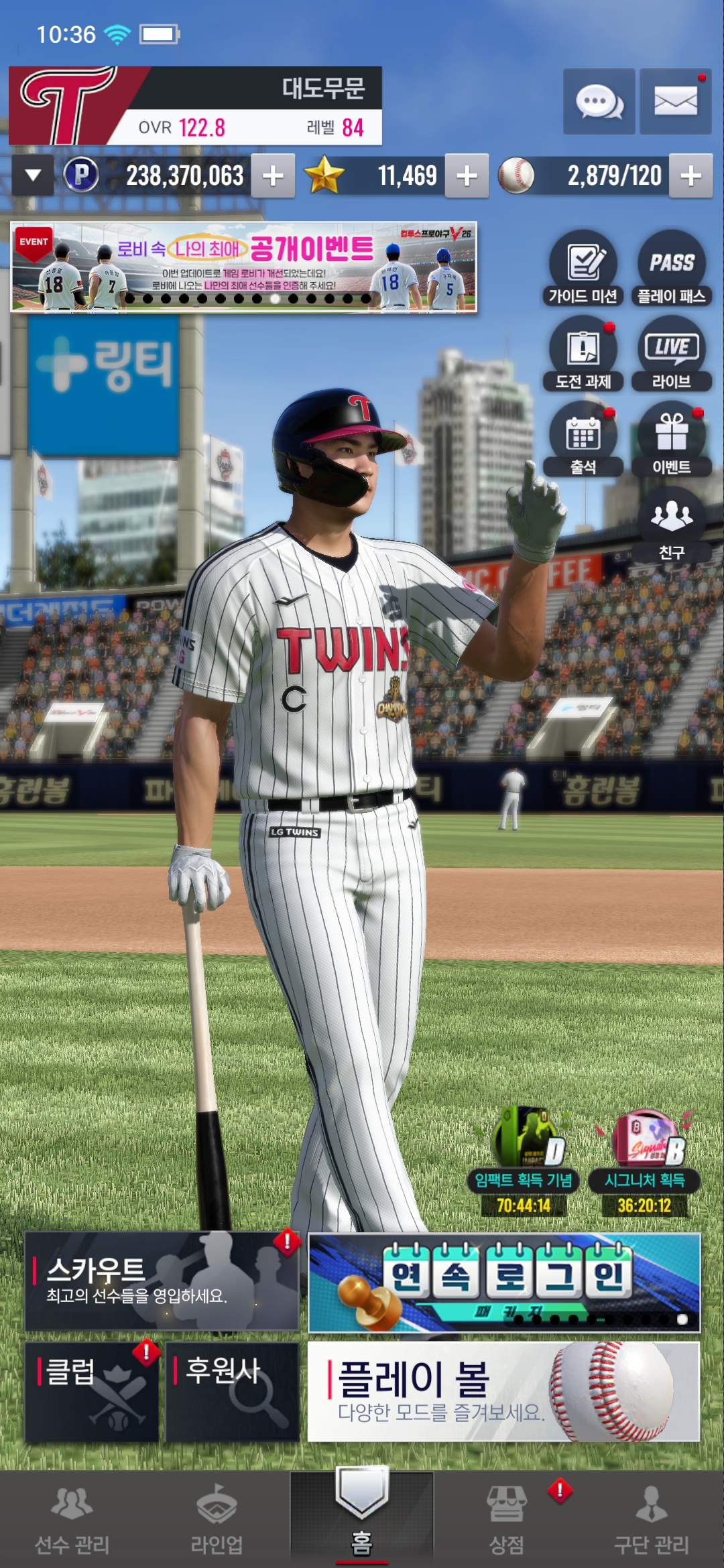
Task: Open the 출석 attendance calendar
Action: (x=583, y=440)
